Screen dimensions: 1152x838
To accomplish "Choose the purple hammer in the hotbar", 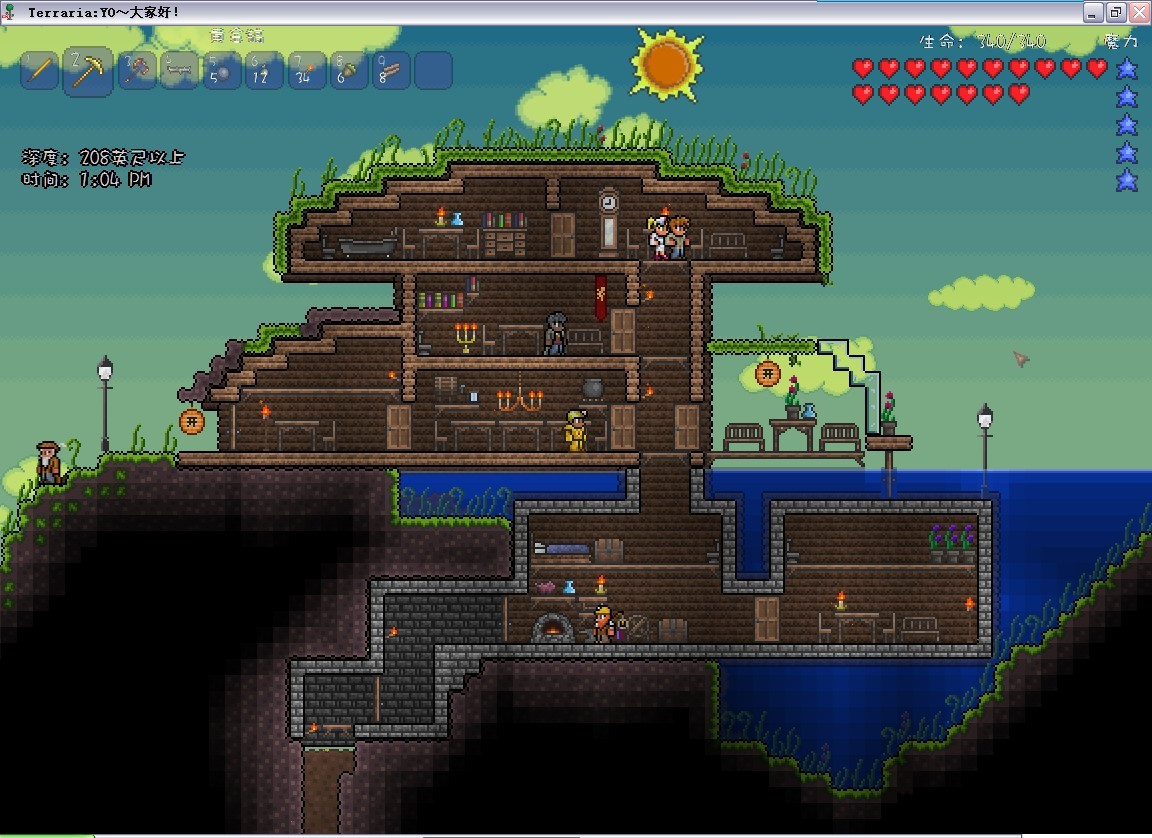I will [x=137, y=70].
